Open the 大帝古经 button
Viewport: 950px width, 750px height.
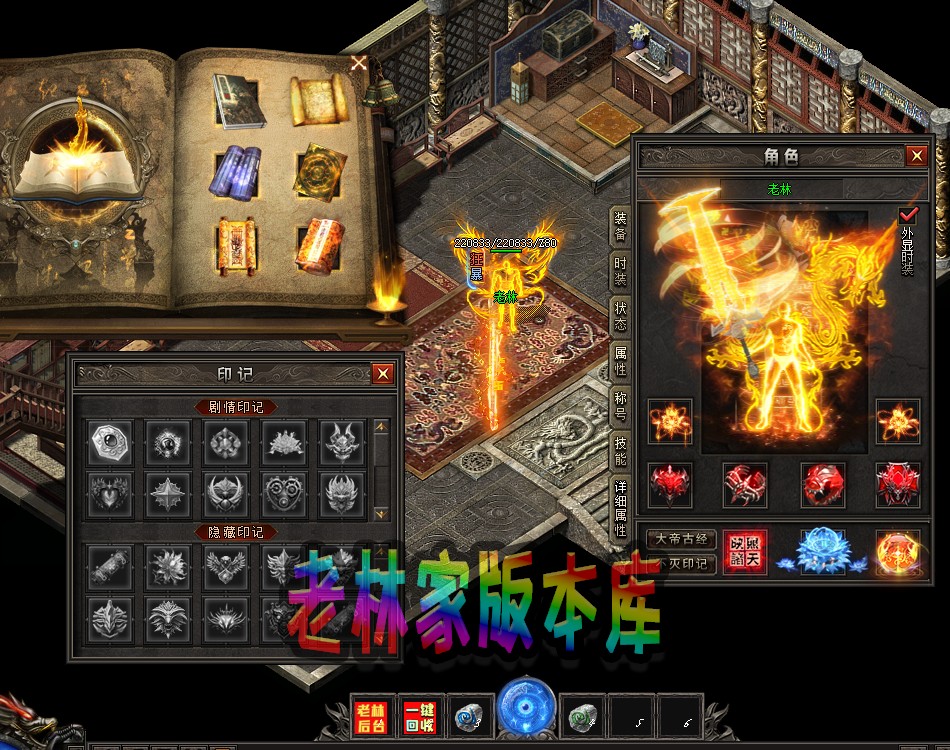681,539
